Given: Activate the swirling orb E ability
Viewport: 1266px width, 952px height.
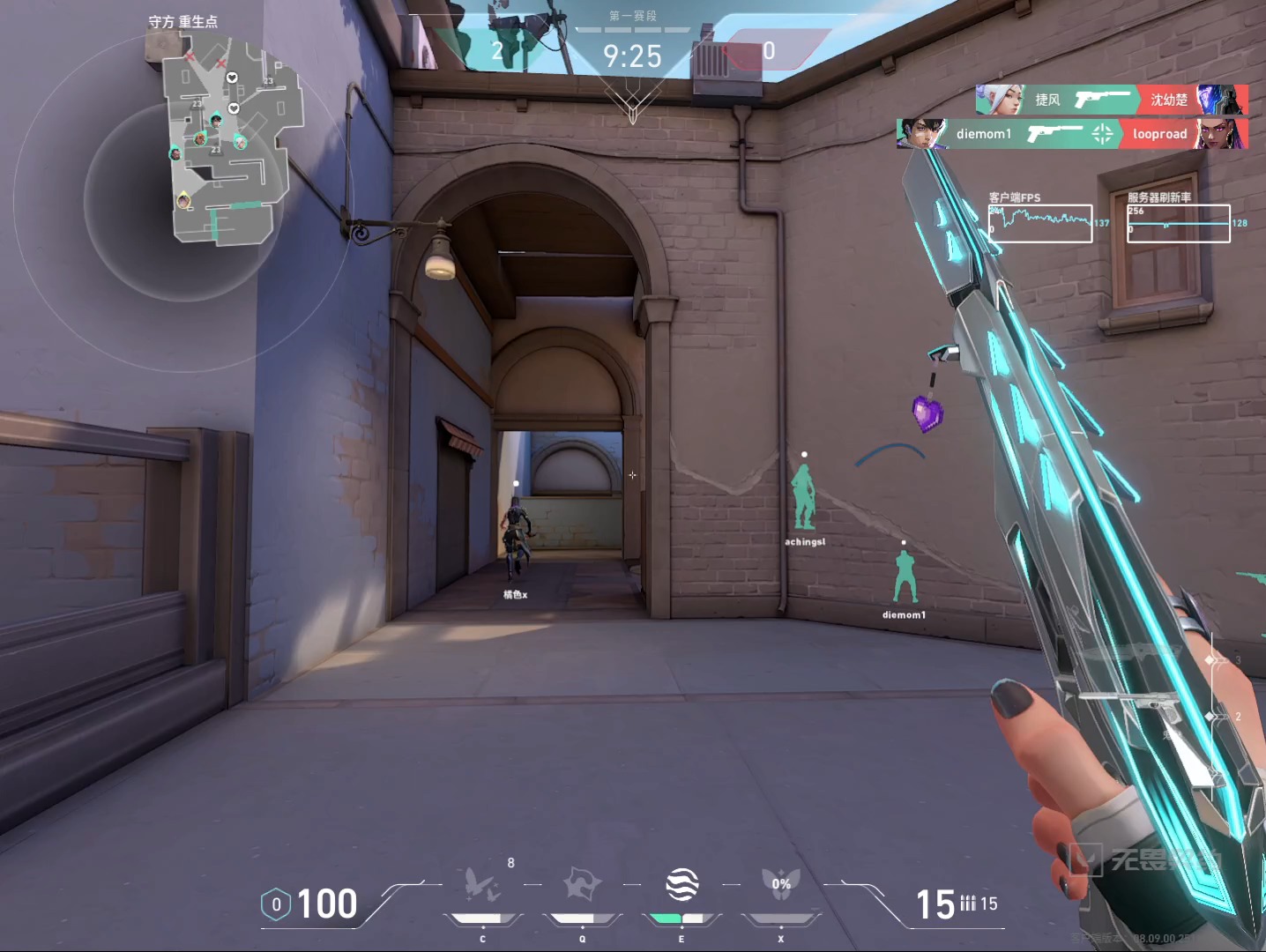Looking at the screenshot, I should click(681, 884).
